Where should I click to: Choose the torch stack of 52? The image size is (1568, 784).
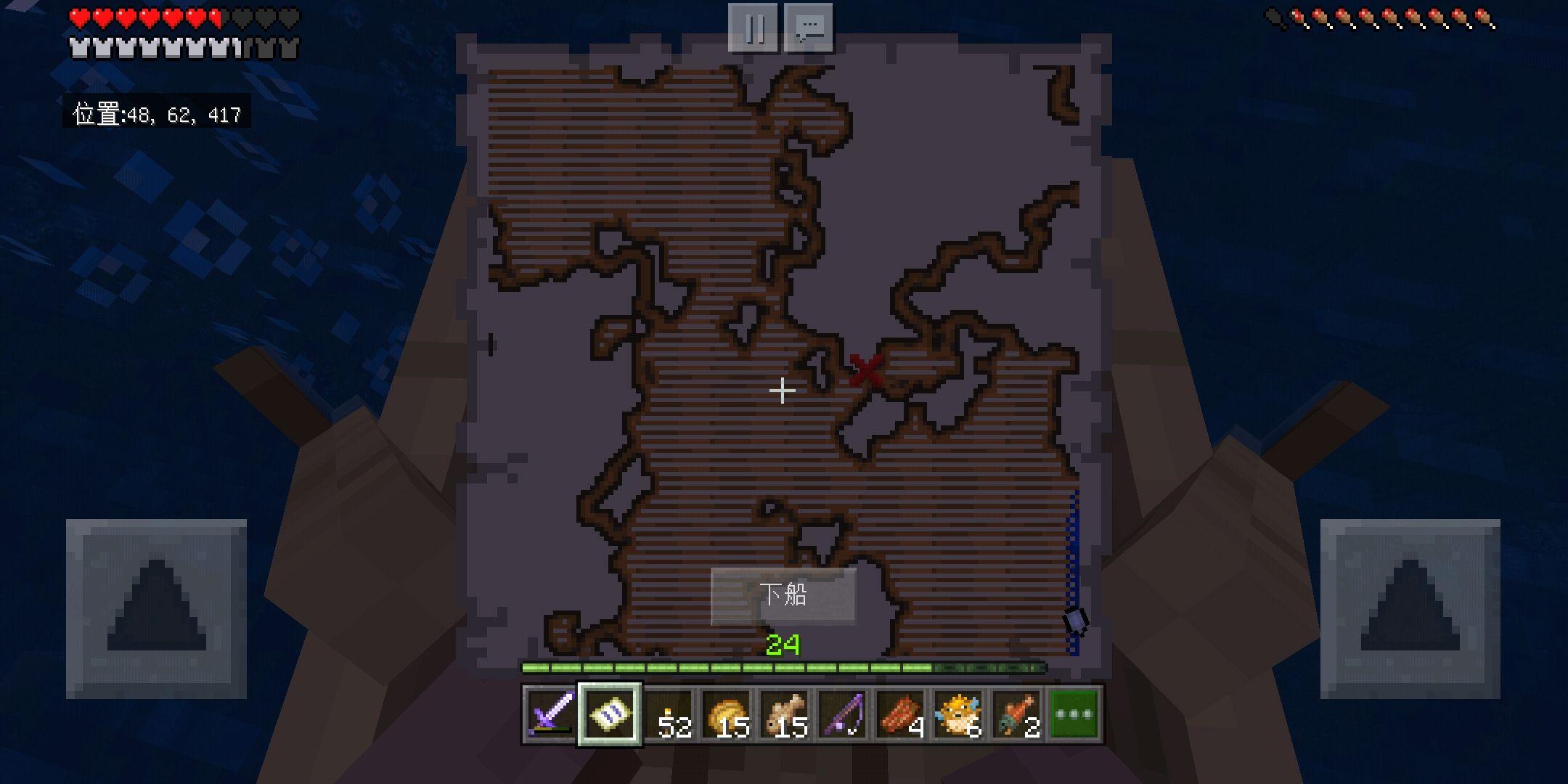pyautogui.click(x=669, y=714)
